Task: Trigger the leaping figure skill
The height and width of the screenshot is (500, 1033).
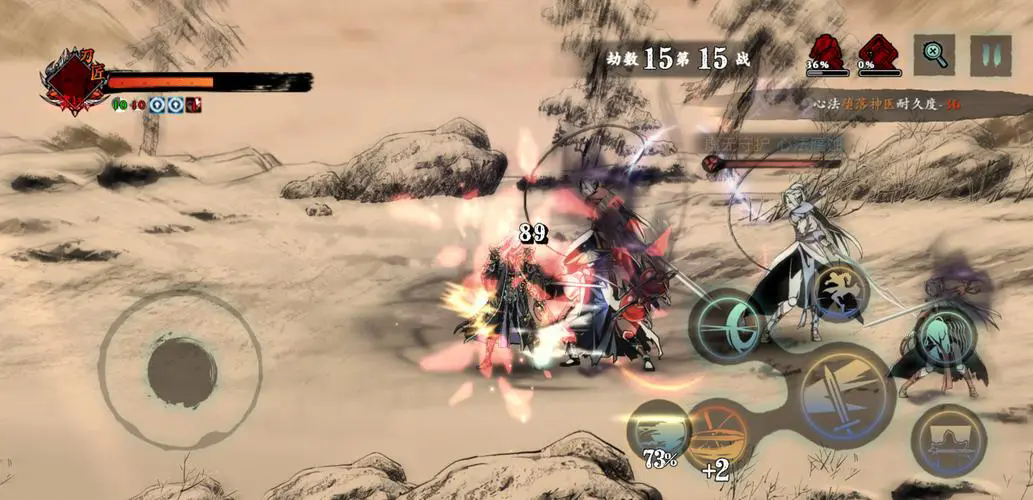Action: pyautogui.click(x=839, y=290)
